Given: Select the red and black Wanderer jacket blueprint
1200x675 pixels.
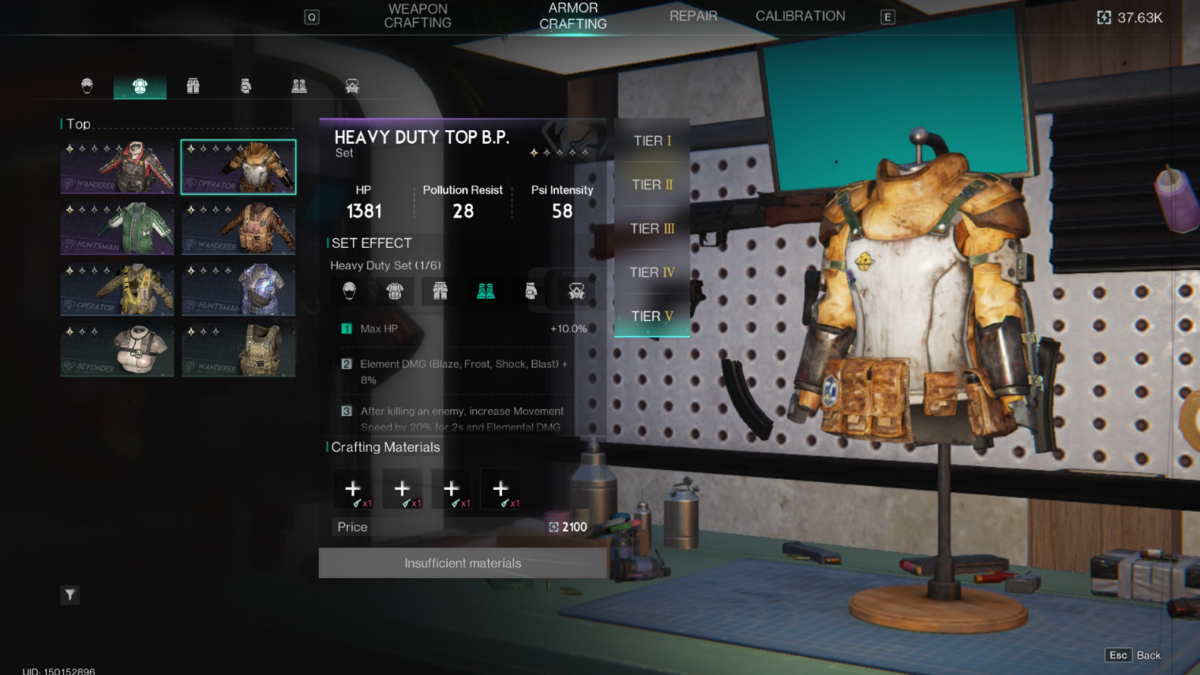Looking at the screenshot, I should pyautogui.click(x=117, y=167).
